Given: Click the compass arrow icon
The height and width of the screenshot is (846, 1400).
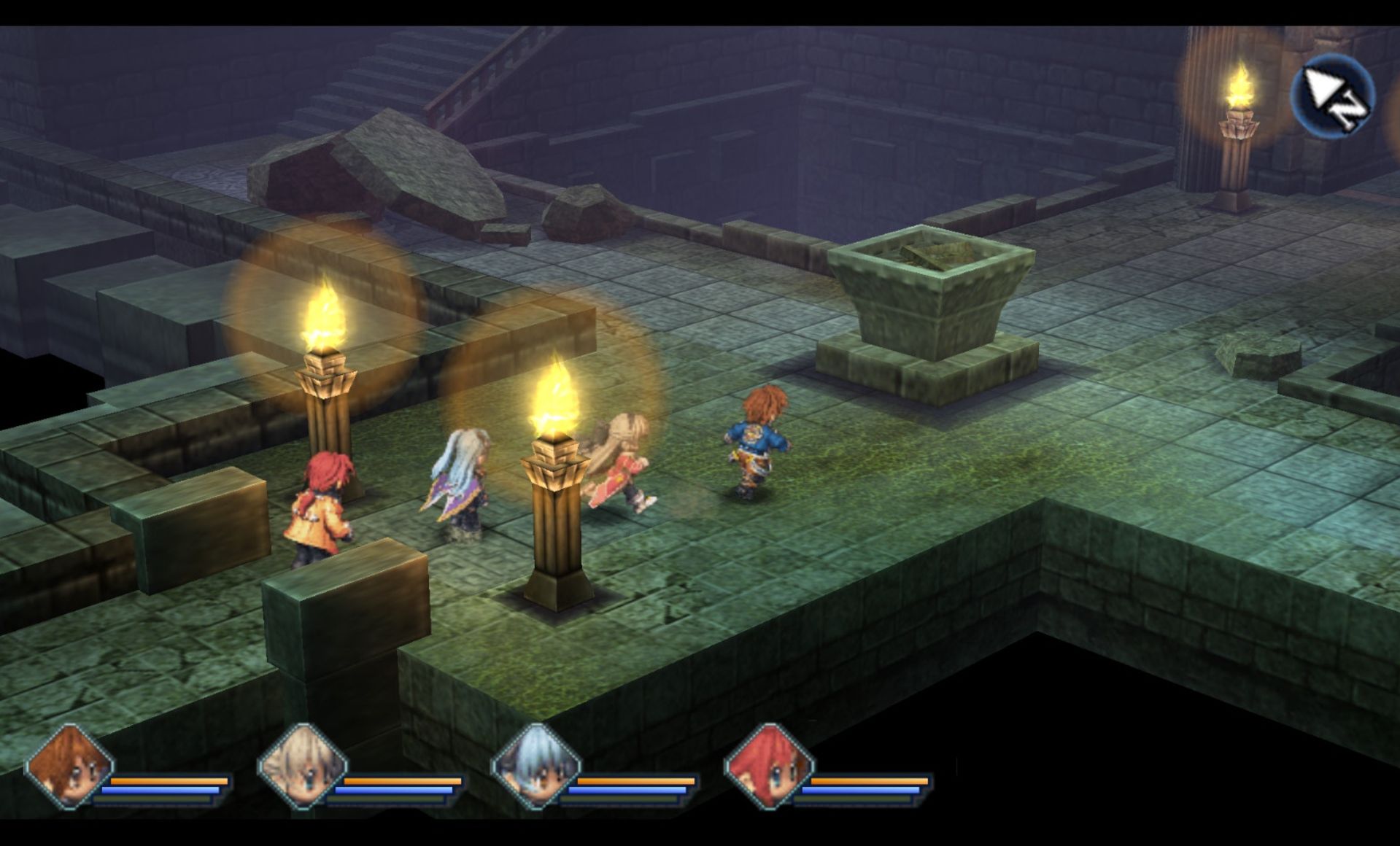Looking at the screenshot, I should [1332, 95].
